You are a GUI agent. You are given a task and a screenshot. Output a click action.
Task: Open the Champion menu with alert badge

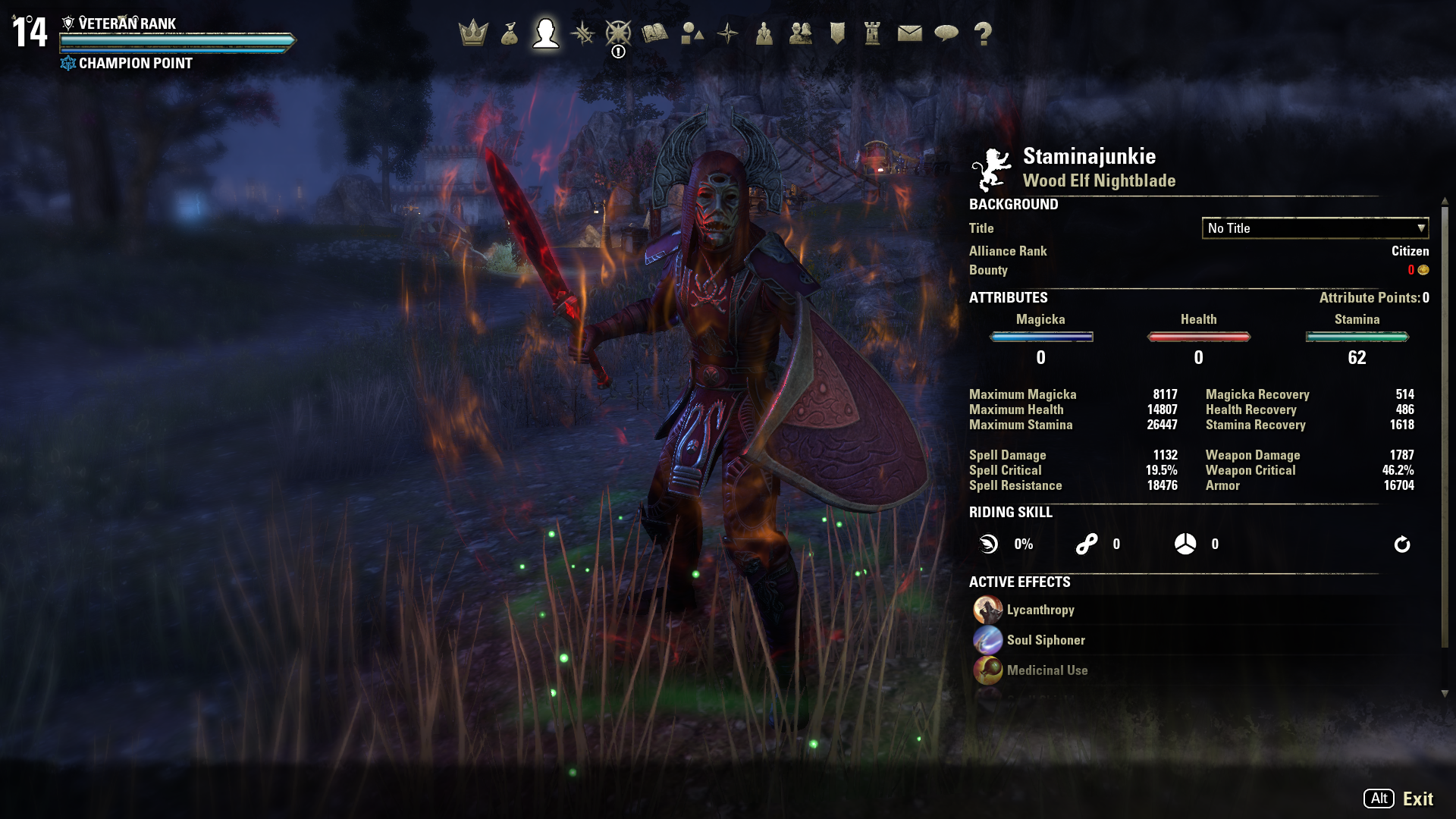(x=618, y=35)
